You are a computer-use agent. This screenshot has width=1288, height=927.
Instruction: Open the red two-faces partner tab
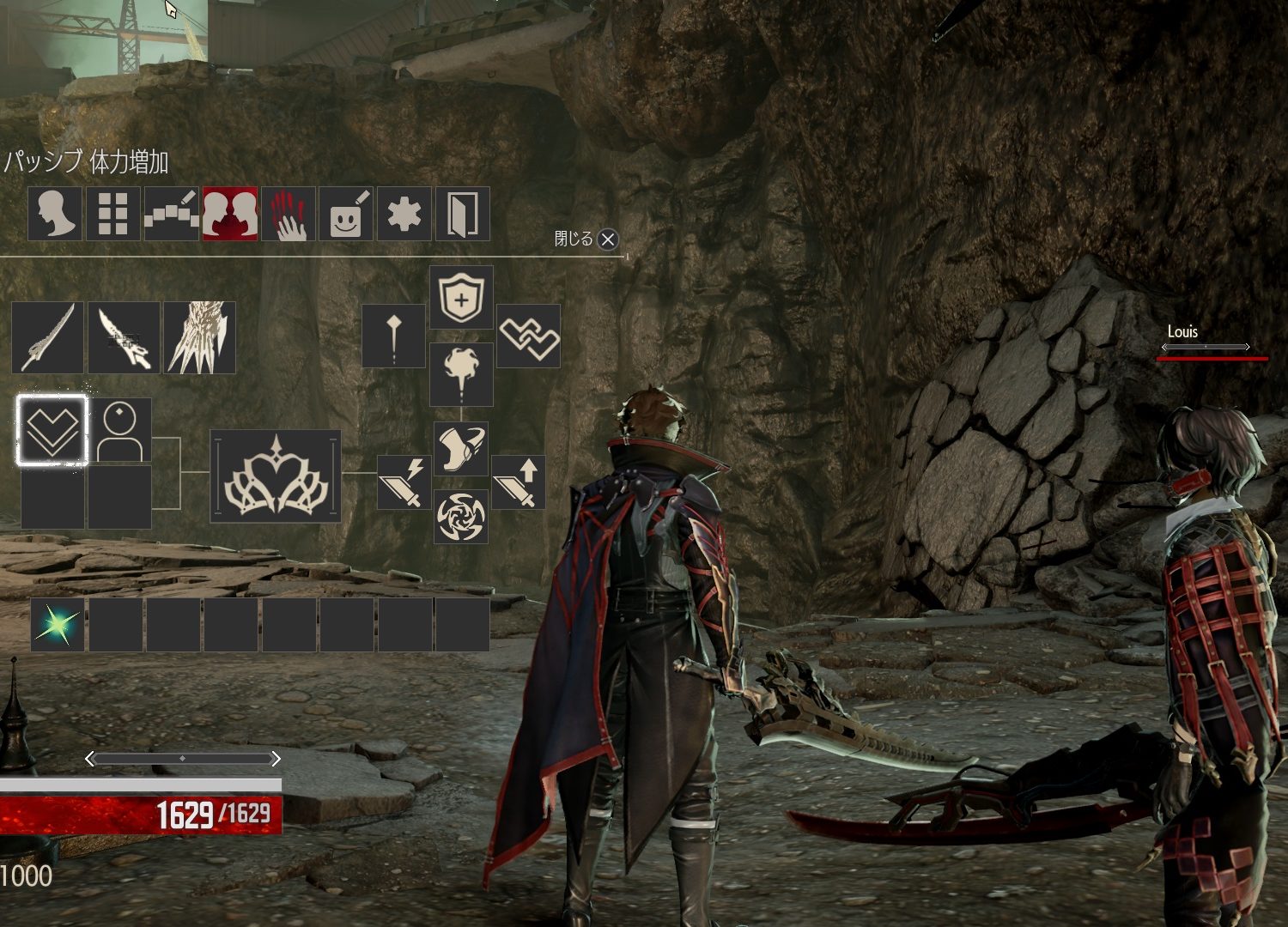point(229,214)
